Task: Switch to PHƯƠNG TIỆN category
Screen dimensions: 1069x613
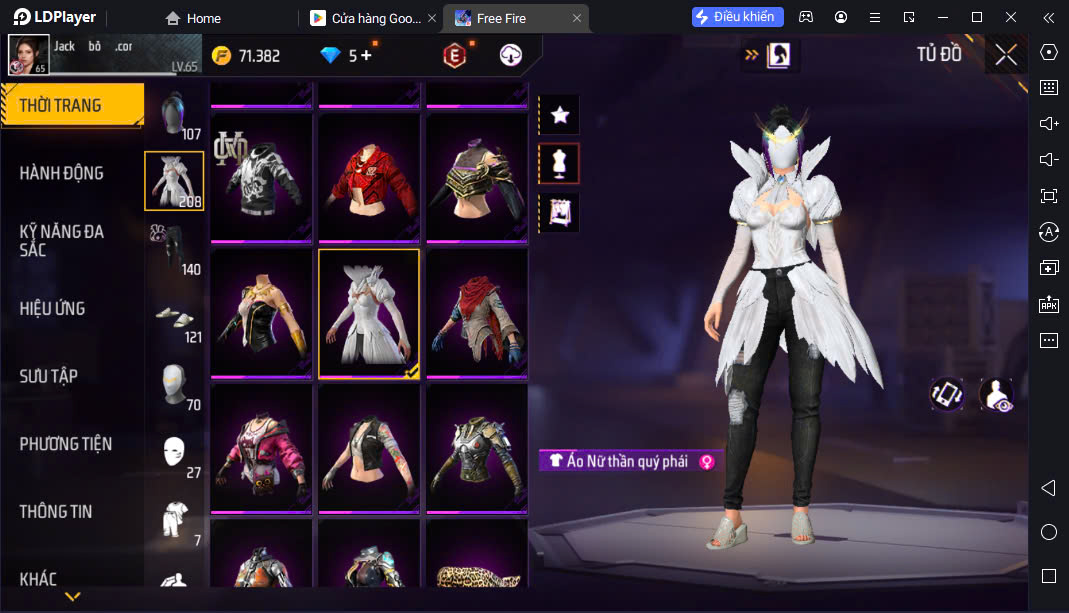Action: point(66,444)
